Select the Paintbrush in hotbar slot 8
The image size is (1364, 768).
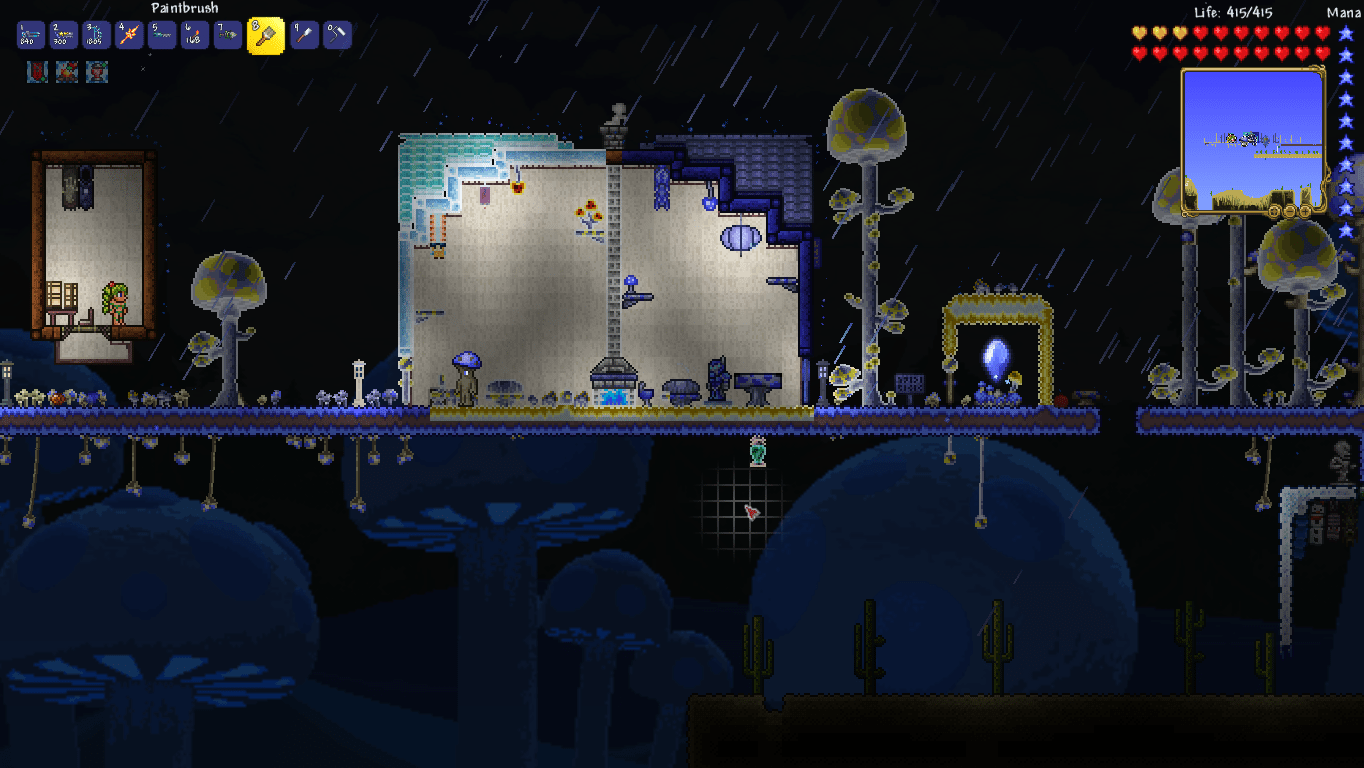coord(268,34)
